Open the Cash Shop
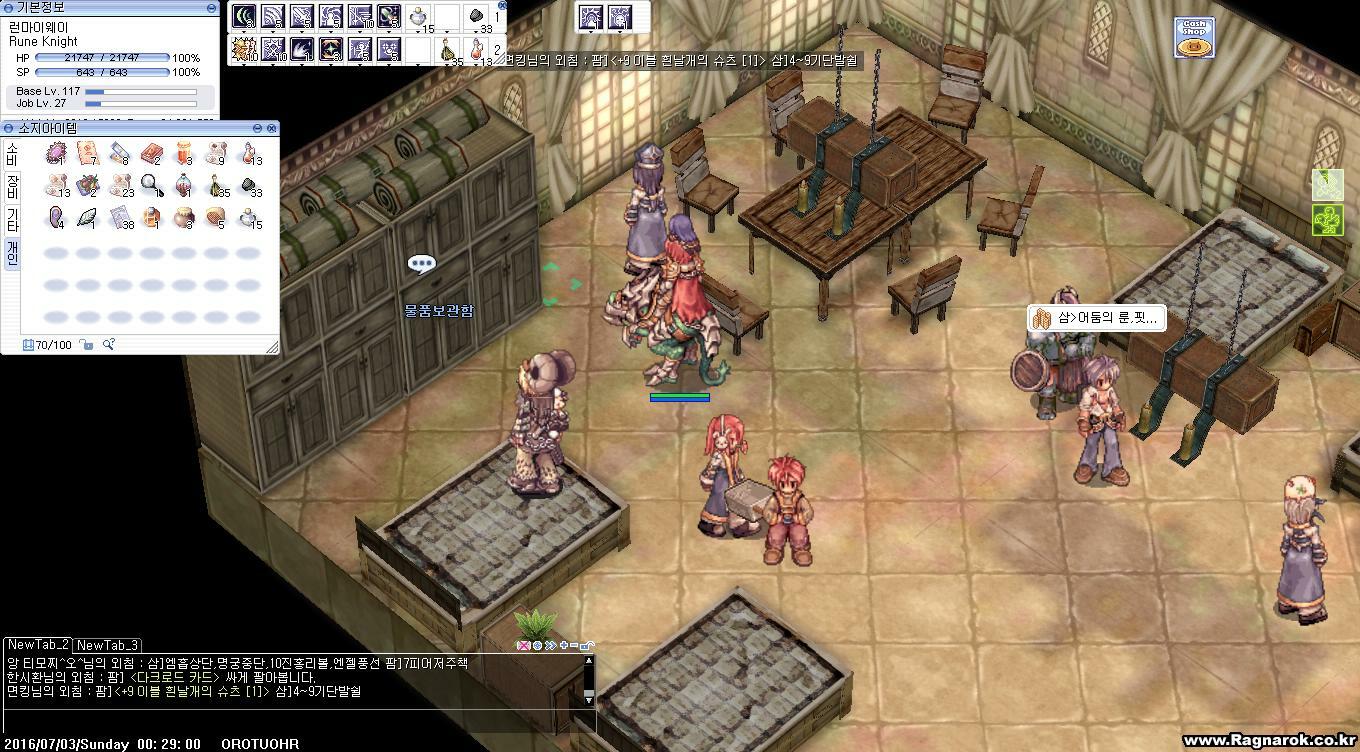Screen dimensions: 1360x752 click(1194, 38)
